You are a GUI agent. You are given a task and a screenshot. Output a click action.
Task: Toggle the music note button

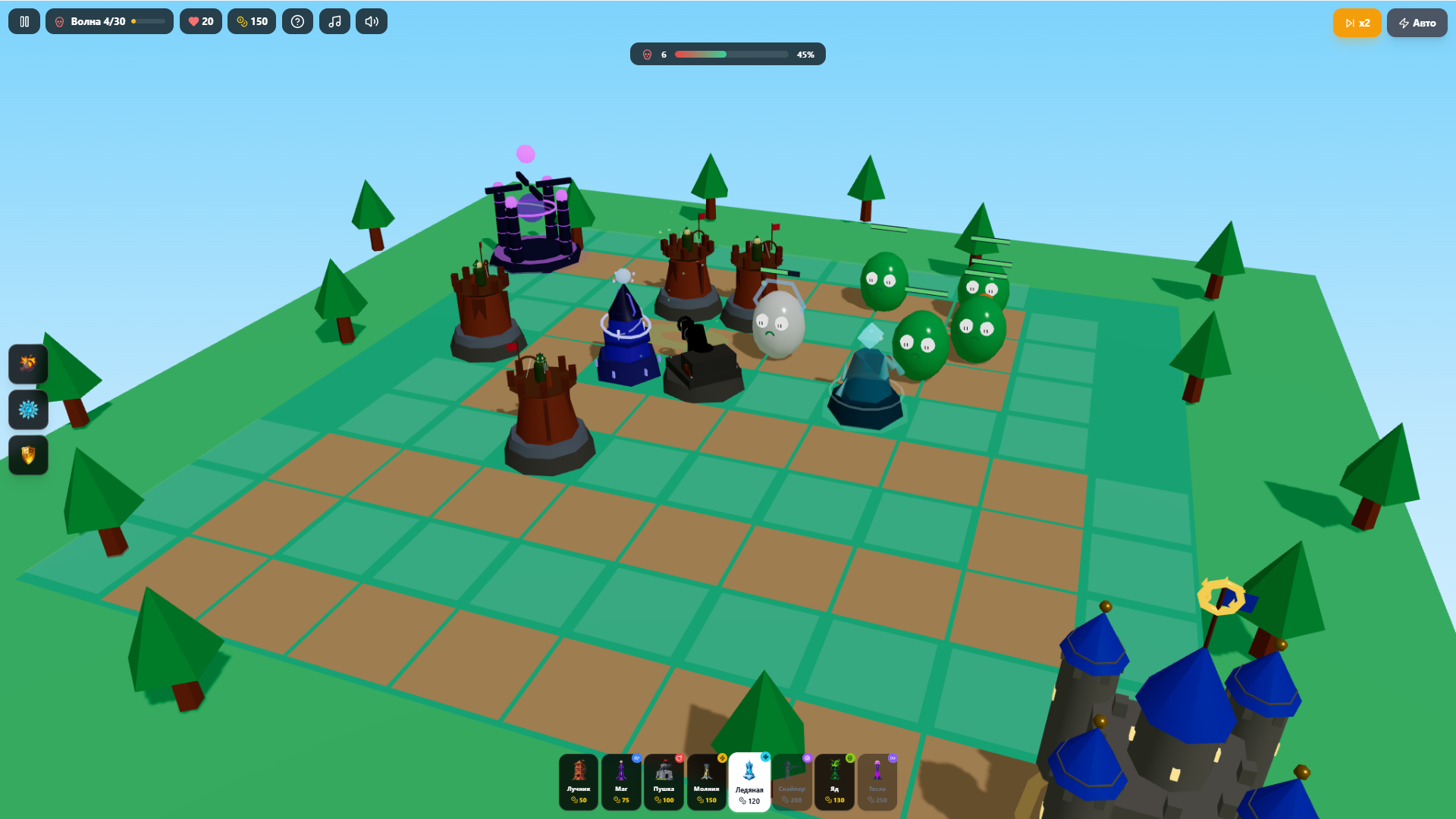pos(334,21)
